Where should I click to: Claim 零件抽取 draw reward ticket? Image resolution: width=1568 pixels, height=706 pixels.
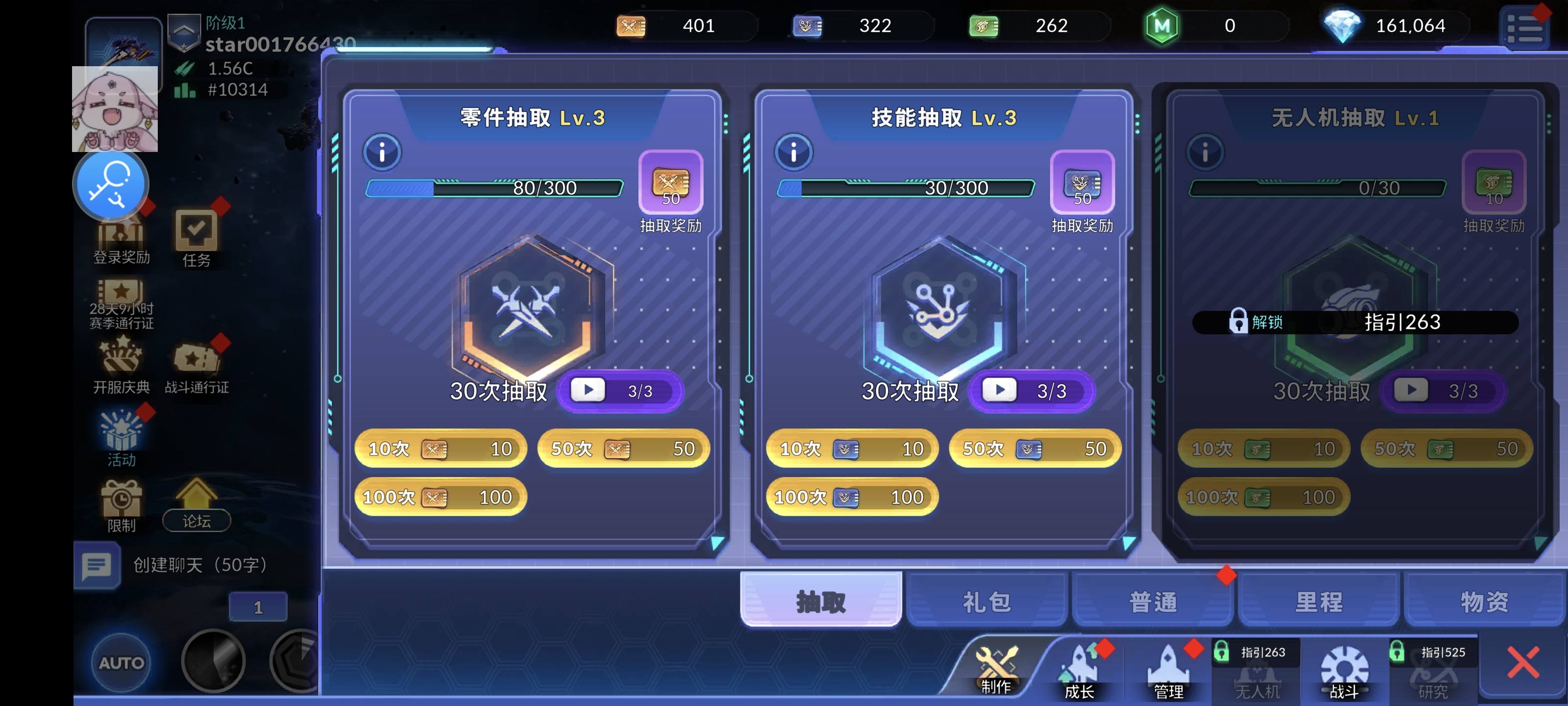pyautogui.click(x=670, y=183)
